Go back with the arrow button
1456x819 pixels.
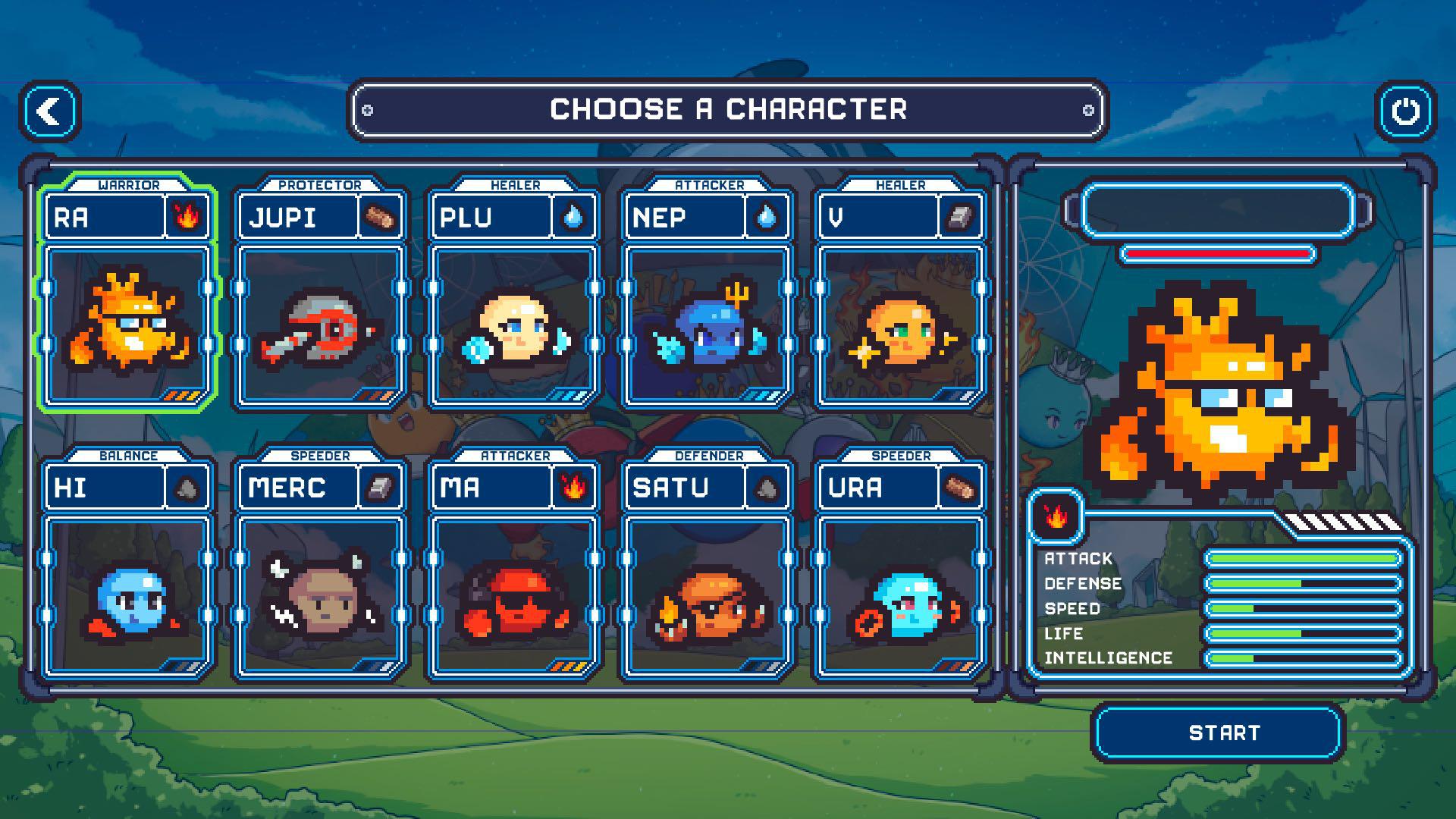pos(50,112)
